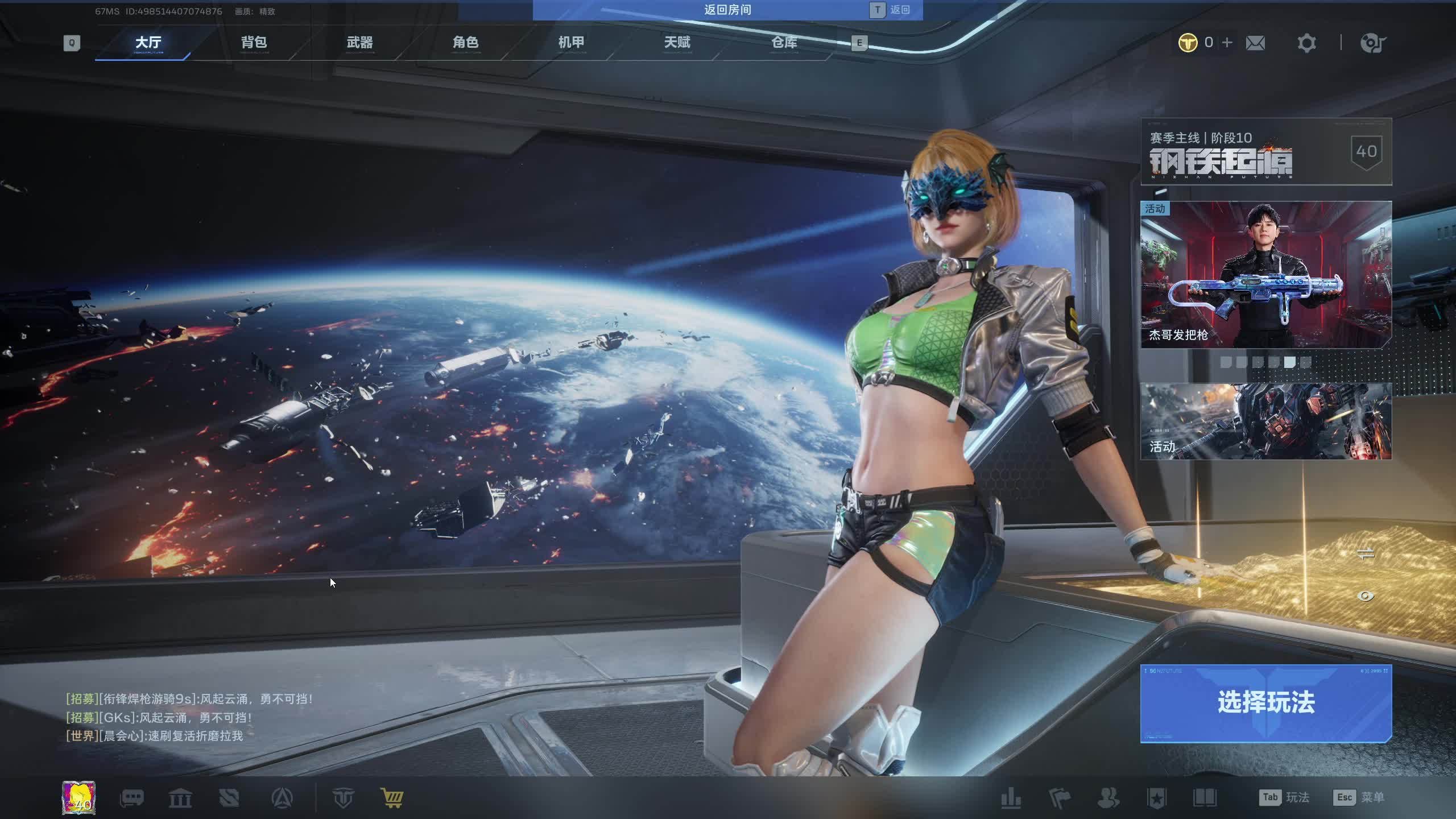Screen dimensions: 1456x819
Task: Switch to the 仓库 tab
Action: (784, 43)
